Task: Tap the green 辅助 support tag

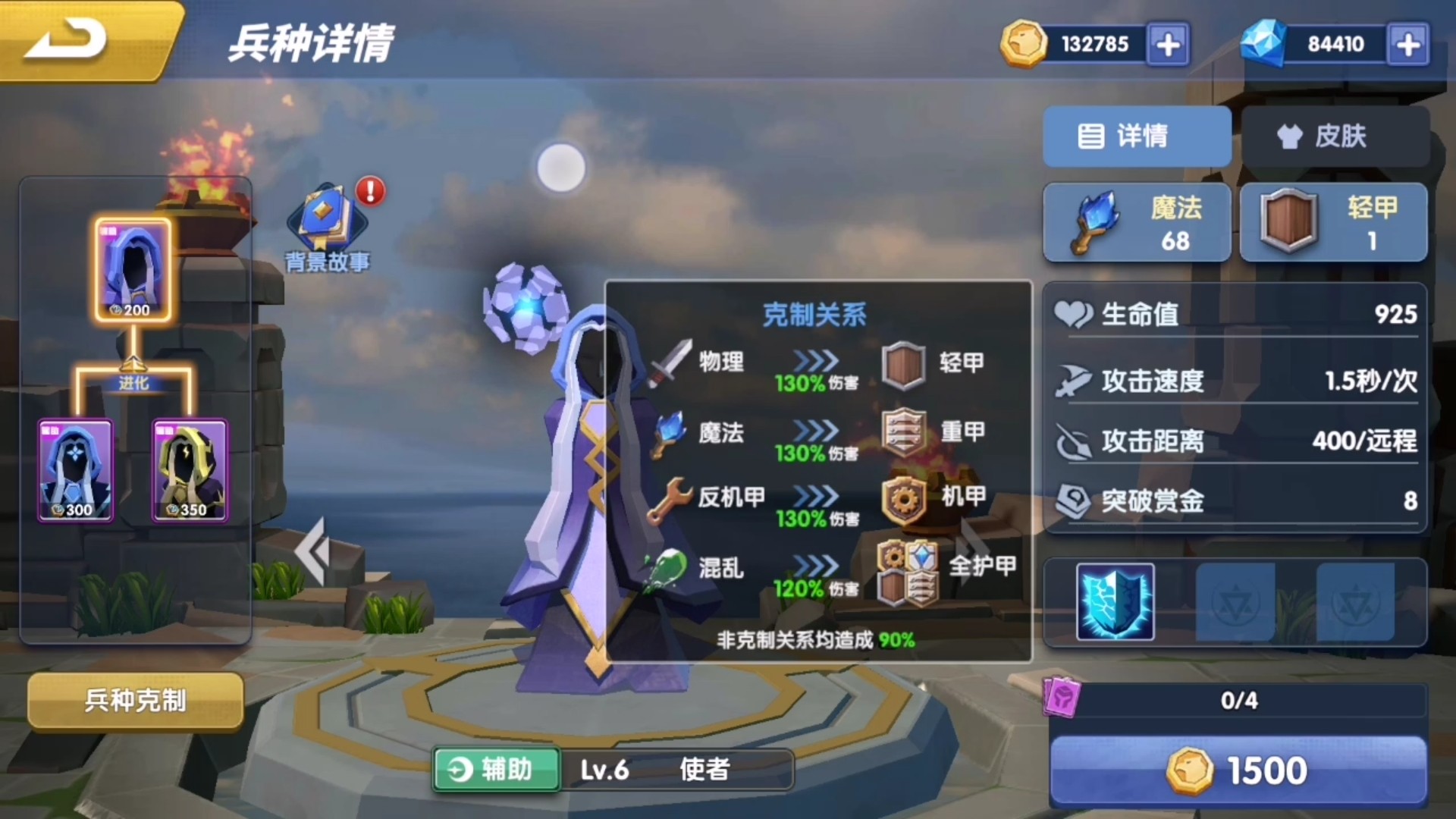Action: click(497, 770)
